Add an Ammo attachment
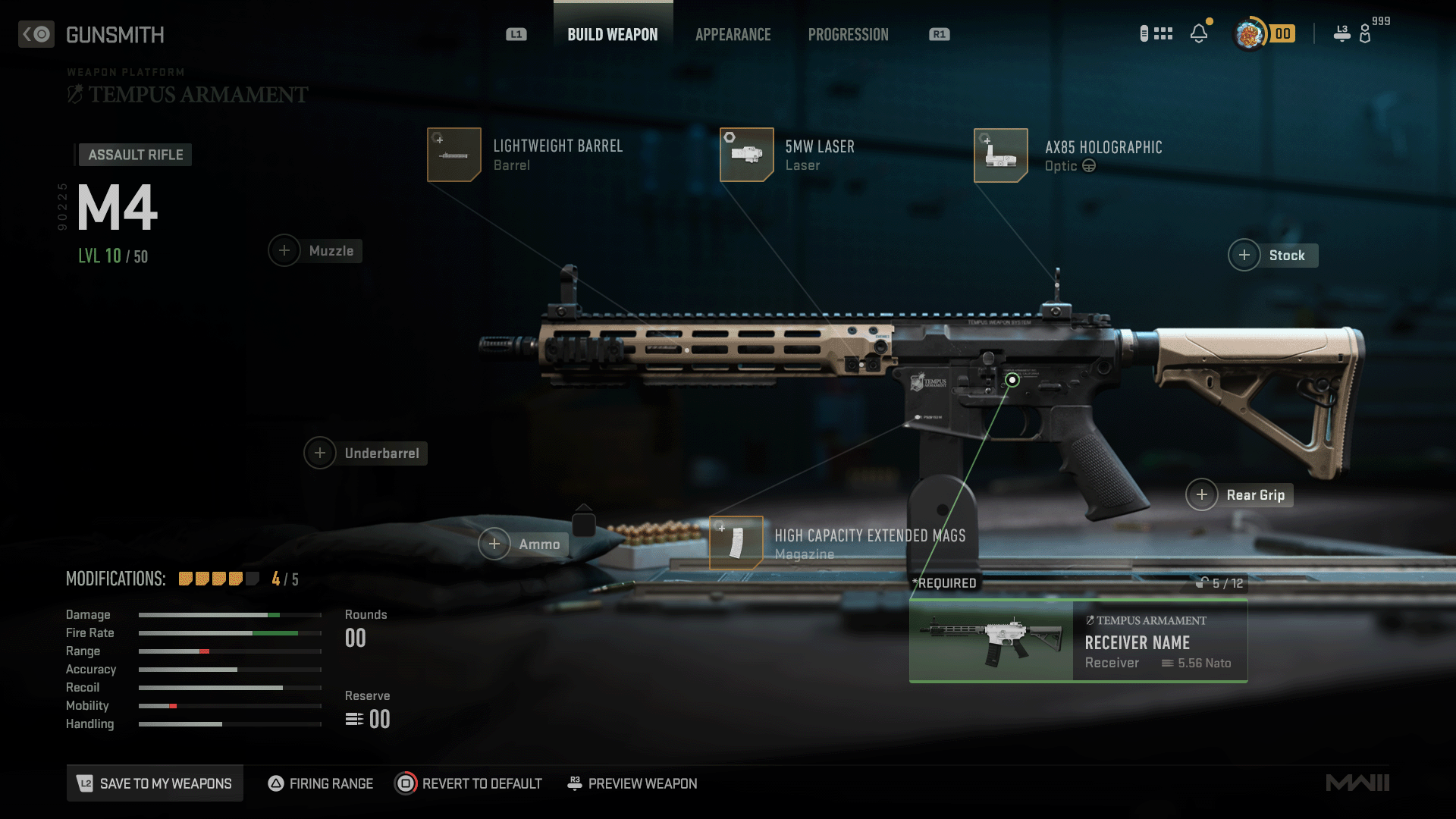 (494, 544)
